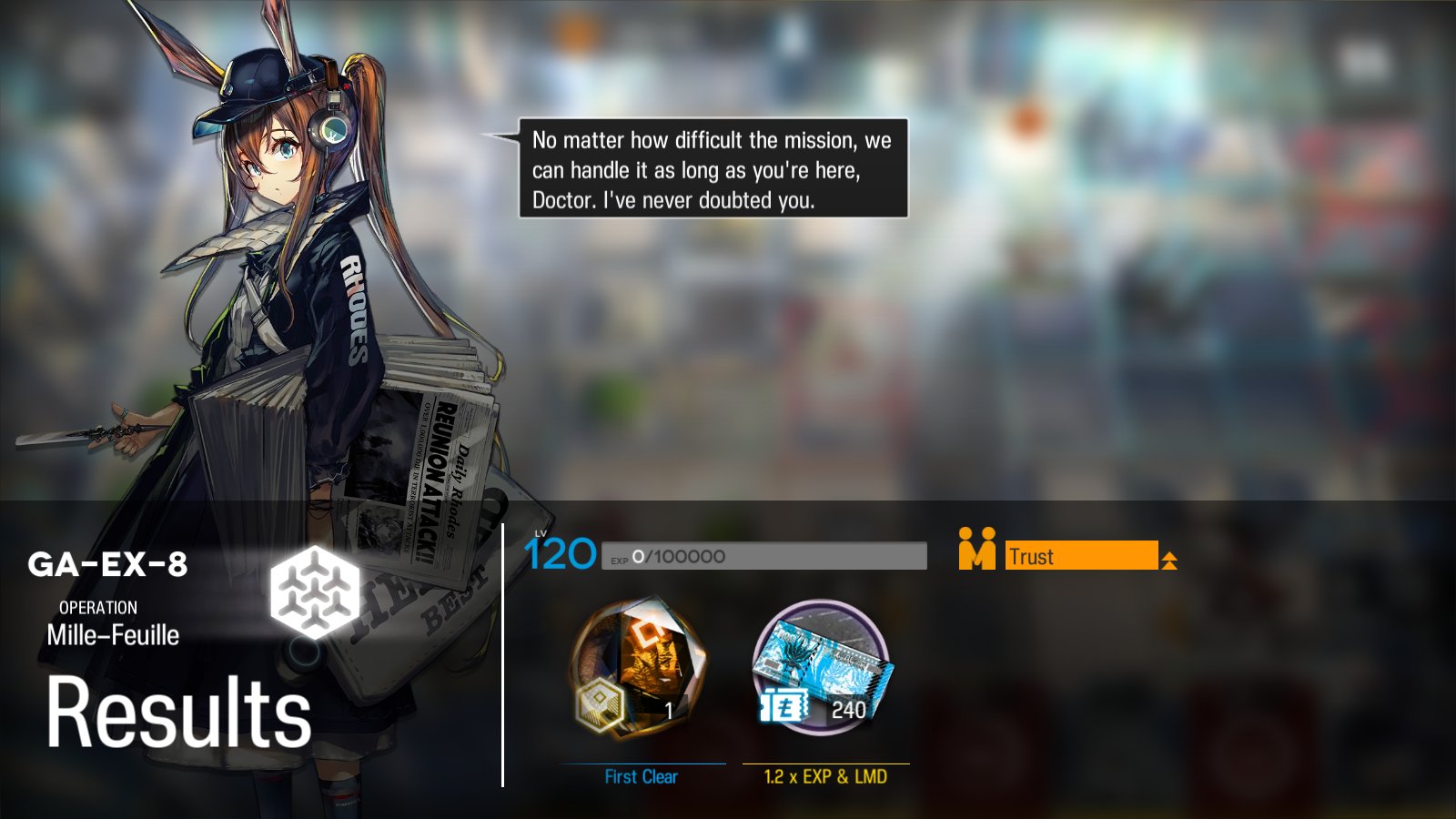Expand details on the First Clear reward

(x=640, y=778)
